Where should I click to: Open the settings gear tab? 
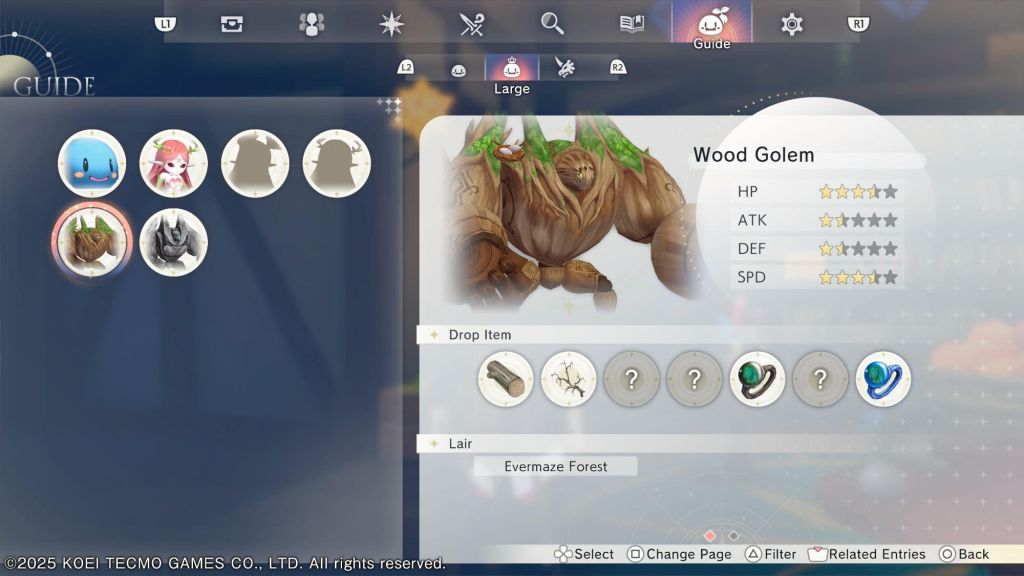click(x=791, y=24)
